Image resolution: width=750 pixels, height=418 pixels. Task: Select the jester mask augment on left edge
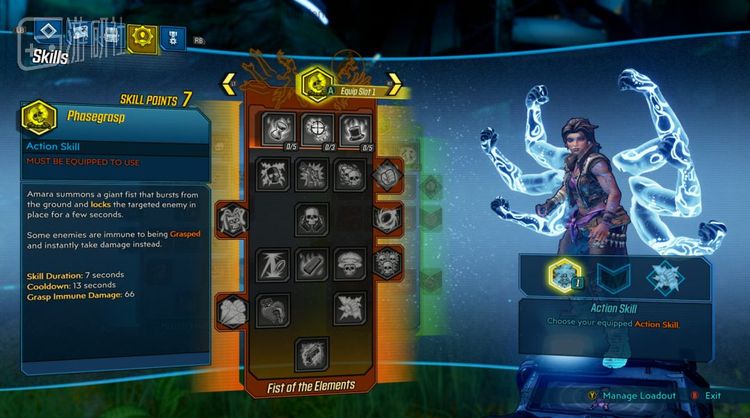click(230, 217)
